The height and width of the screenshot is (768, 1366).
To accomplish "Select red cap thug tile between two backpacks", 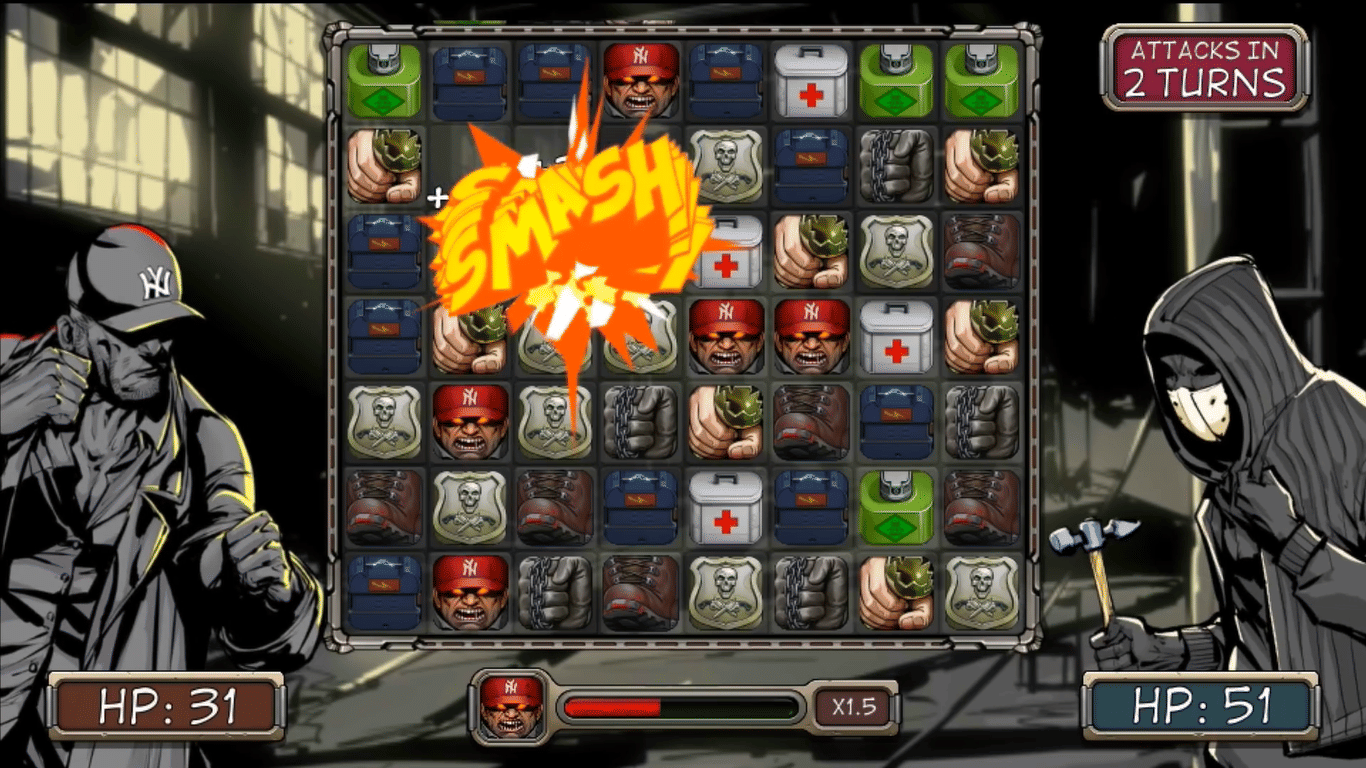I will (641, 80).
